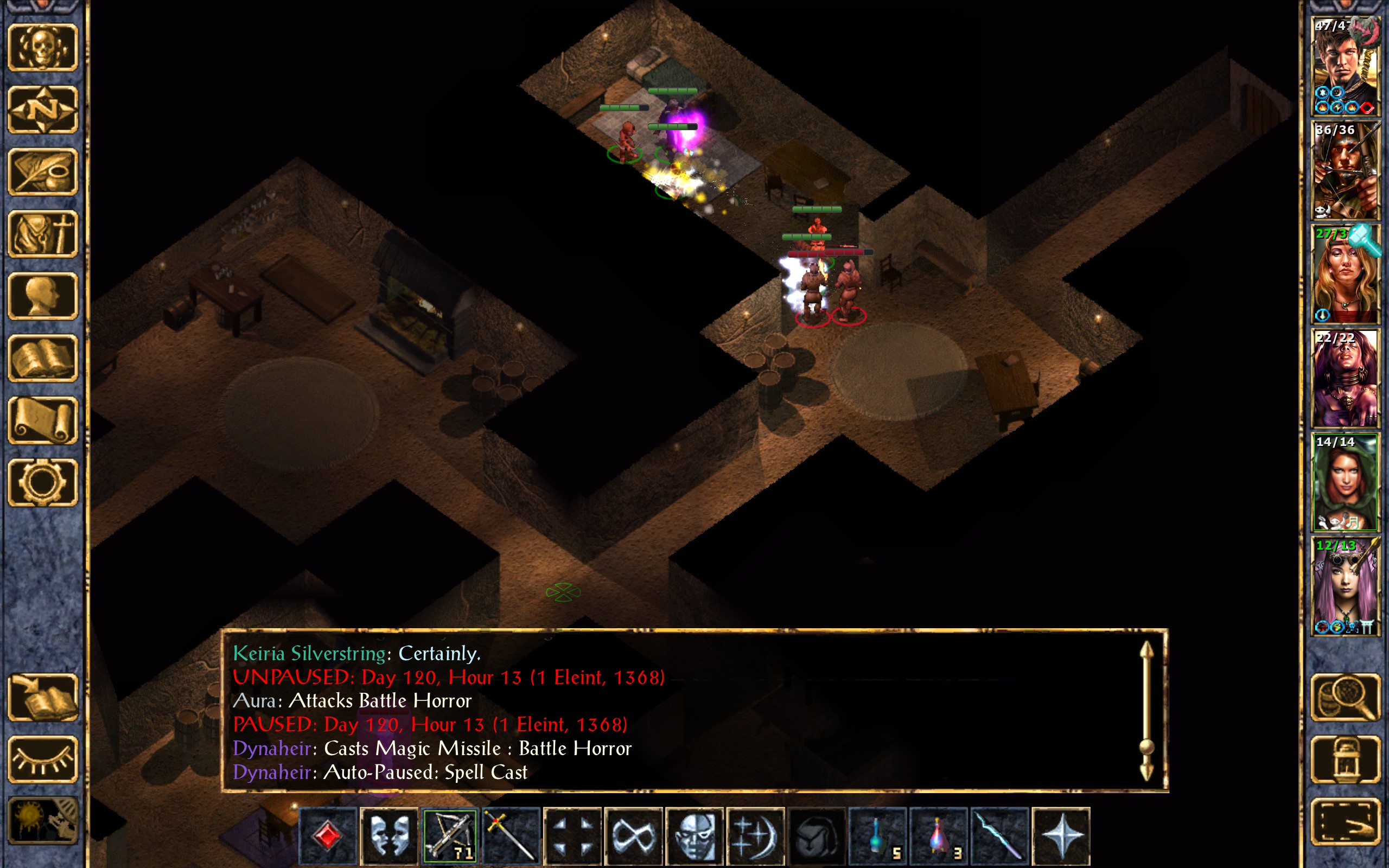Open the character record head icon
This screenshot has width=1389, height=868.
point(42,296)
